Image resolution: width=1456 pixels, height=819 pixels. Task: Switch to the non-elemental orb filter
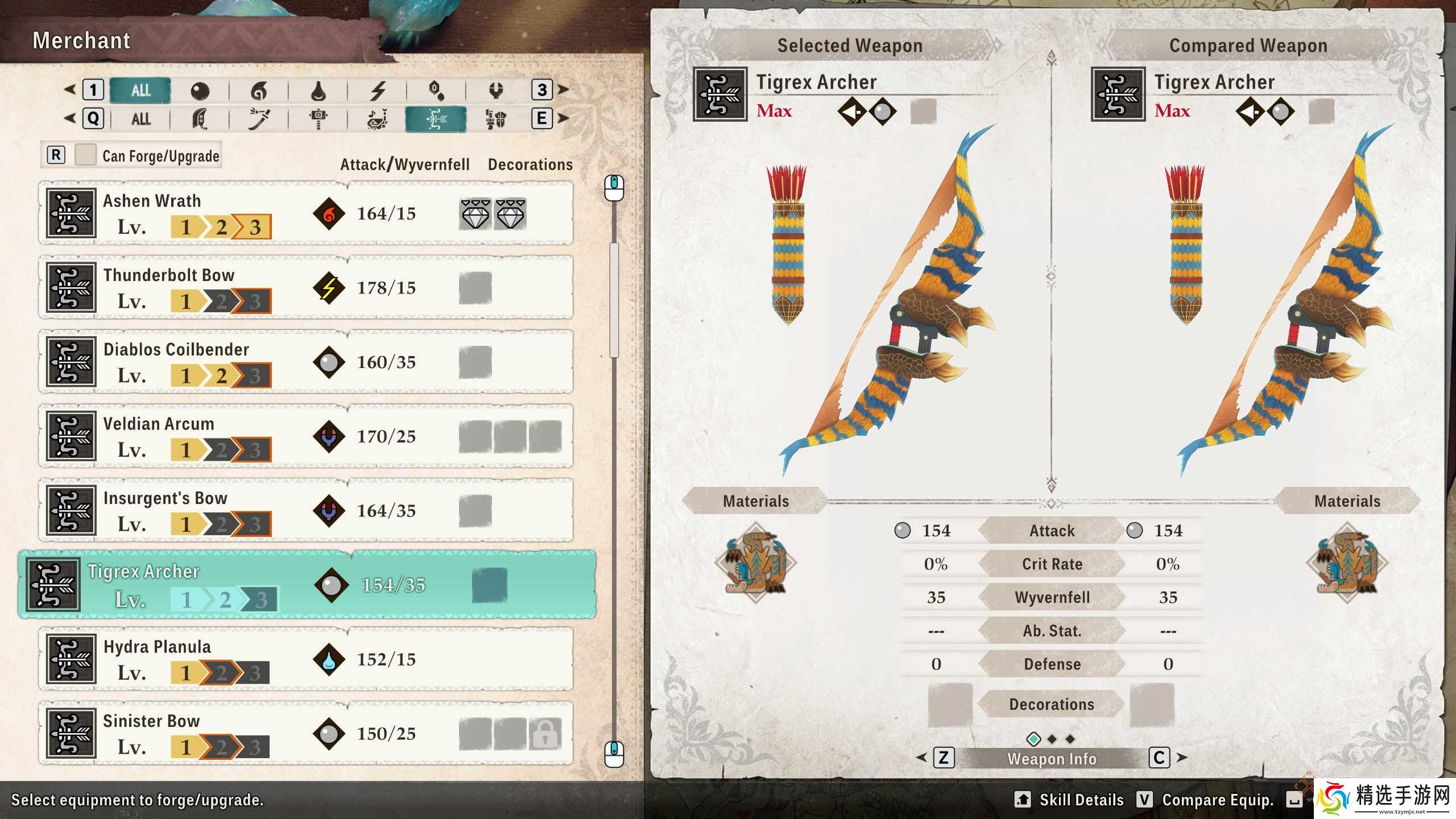(x=200, y=90)
